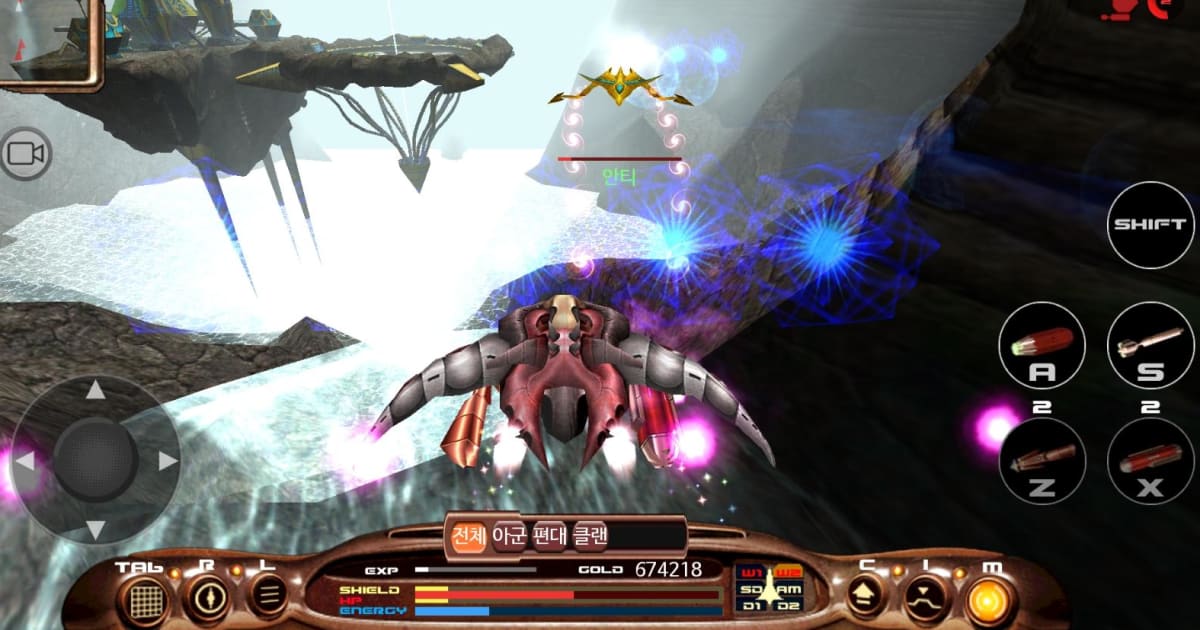The image size is (1200, 630).
Task: Tap the virtual joystick up arrow
Action: pyautogui.click(x=95, y=390)
